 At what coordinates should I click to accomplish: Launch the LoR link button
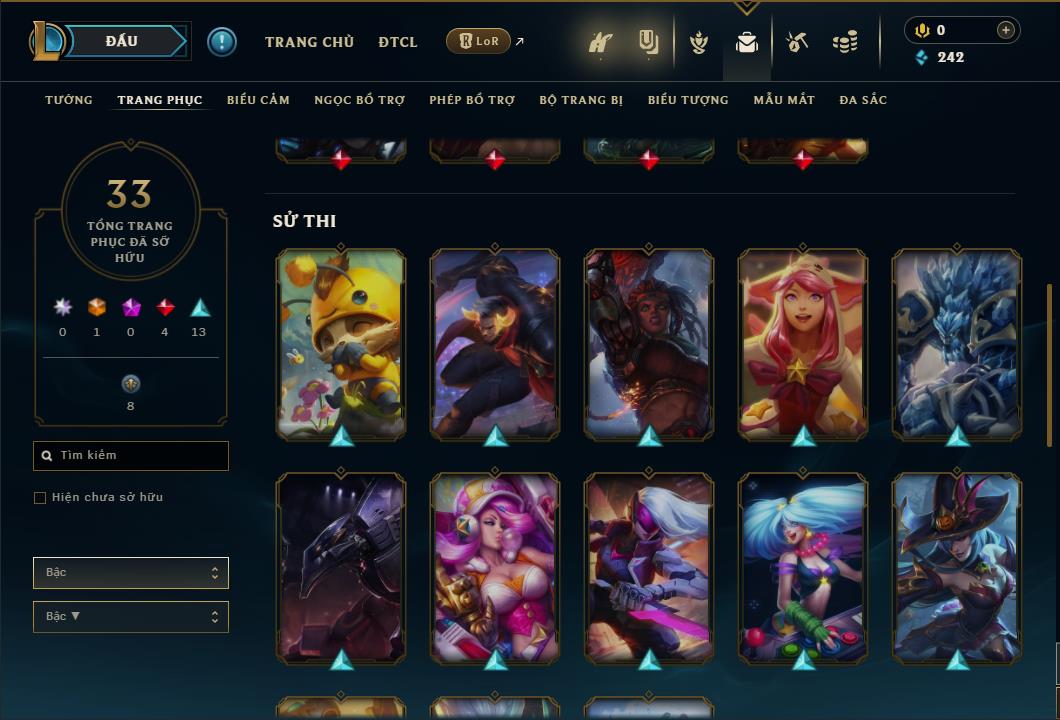click(479, 41)
